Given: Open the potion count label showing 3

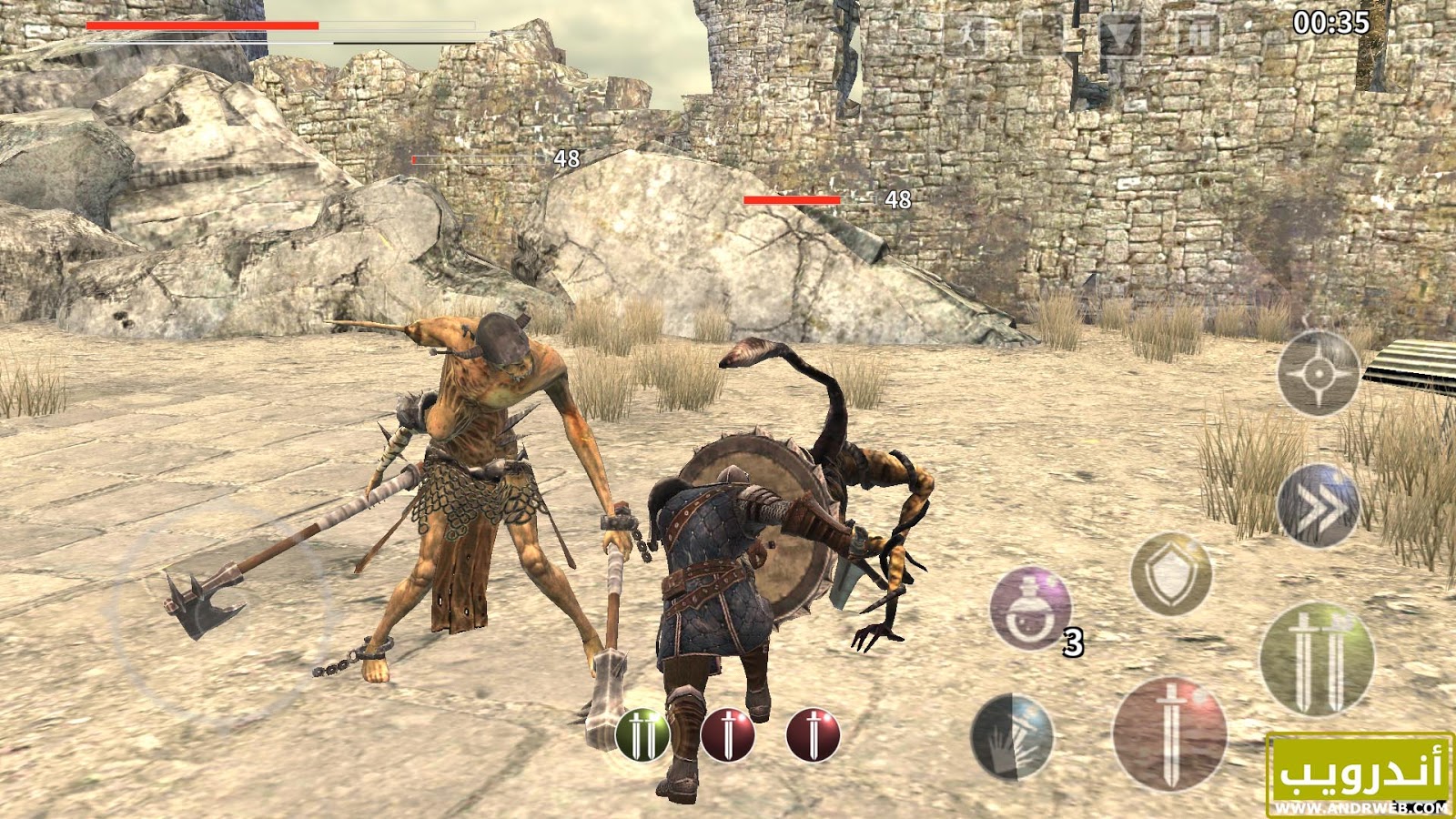Looking at the screenshot, I should (1073, 642).
